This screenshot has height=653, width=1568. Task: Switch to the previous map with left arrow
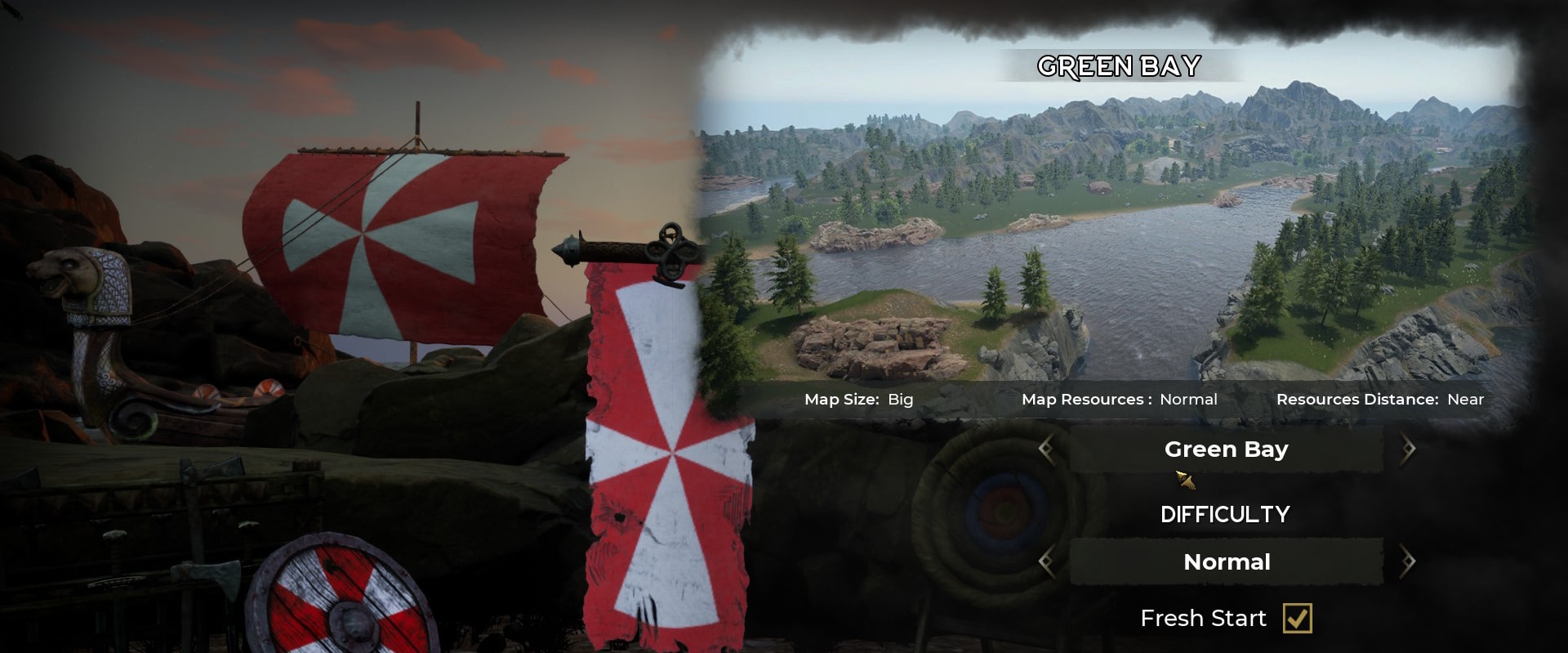1046,449
